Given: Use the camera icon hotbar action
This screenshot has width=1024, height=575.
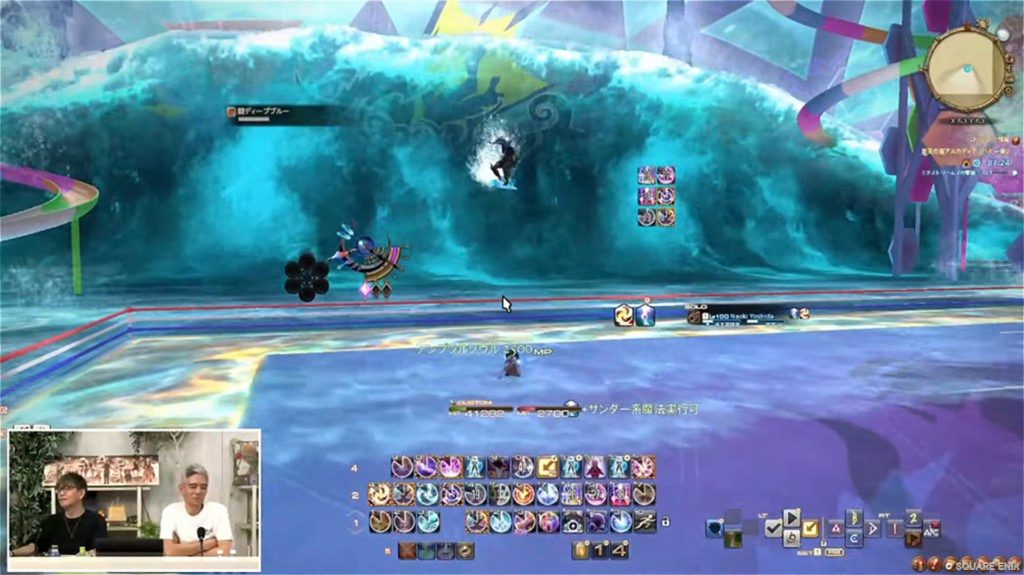Looking at the screenshot, I should (572, 521).
